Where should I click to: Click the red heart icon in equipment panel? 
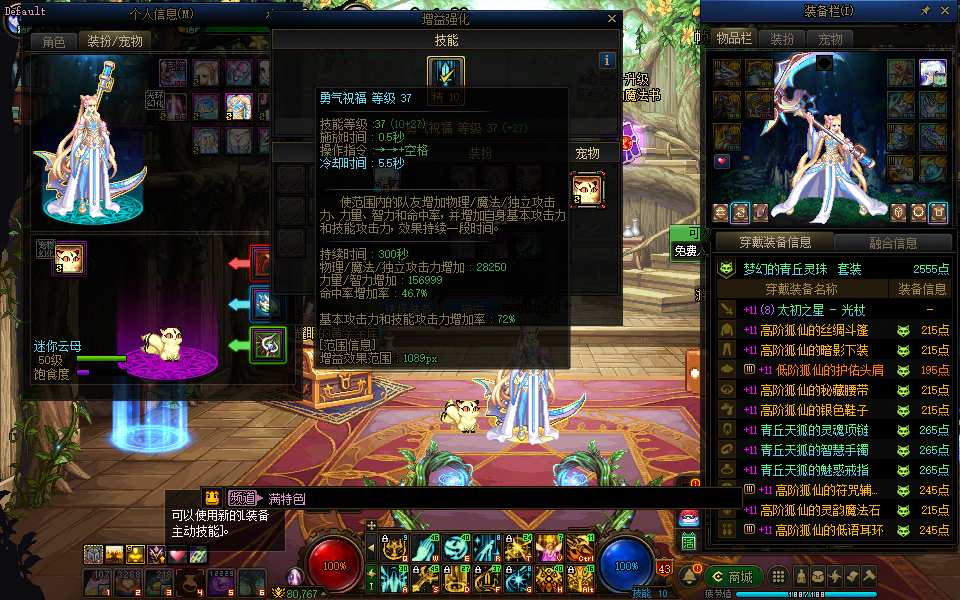point(722,161)
